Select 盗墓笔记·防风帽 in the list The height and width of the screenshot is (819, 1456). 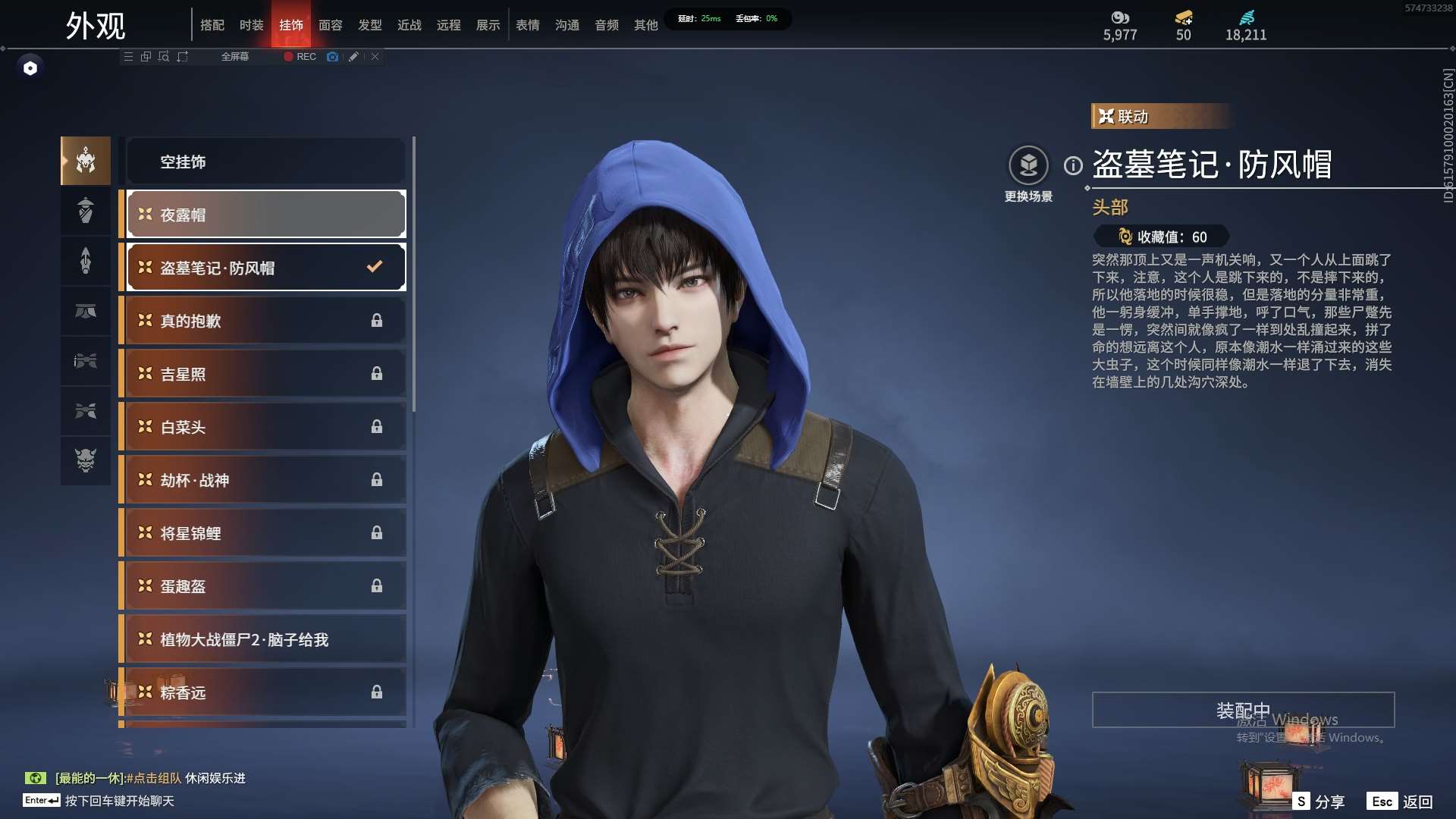[265, 268]
